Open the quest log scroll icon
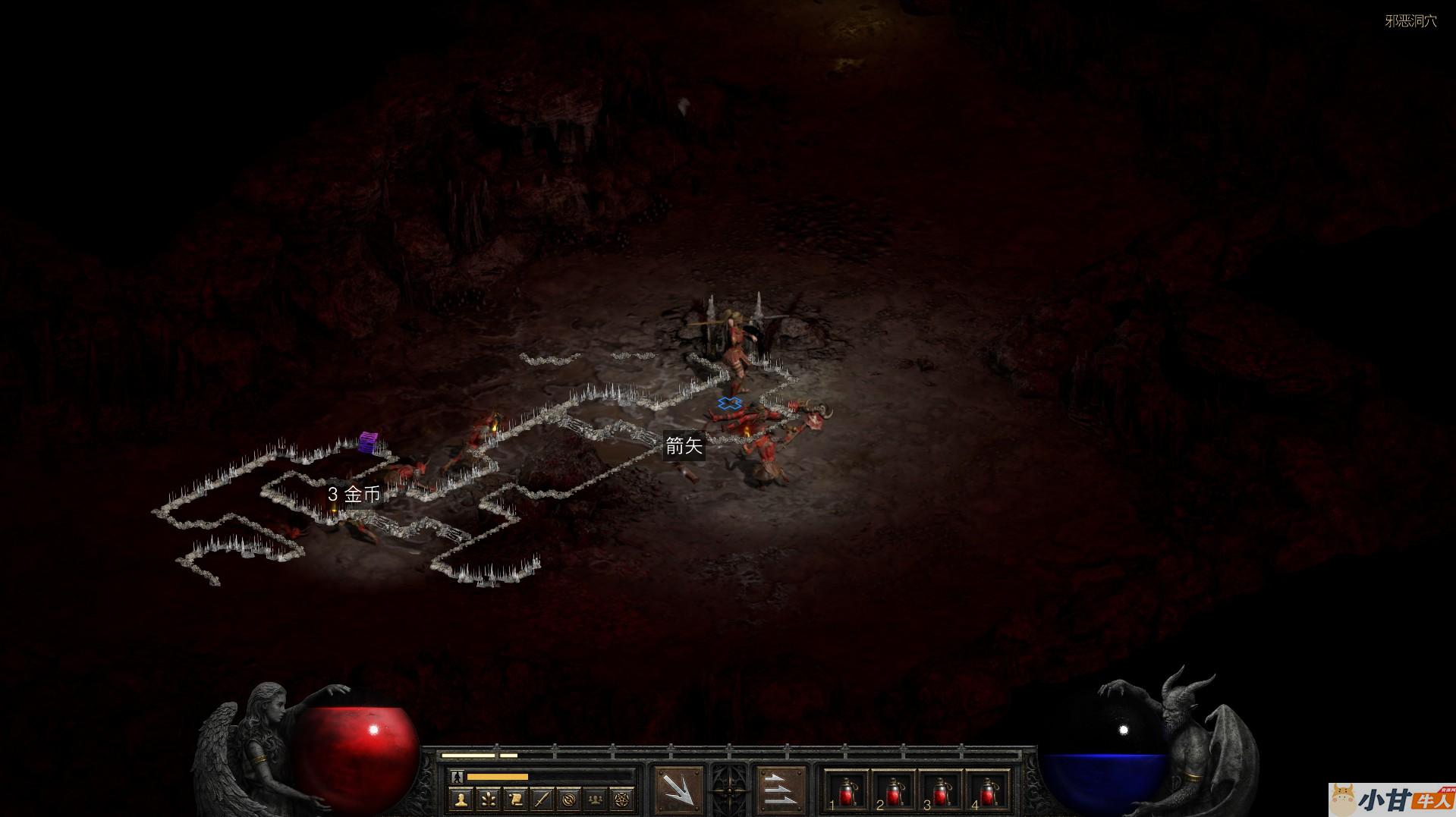Screen dimensions: 1456x817 click(x=515, y=798)
